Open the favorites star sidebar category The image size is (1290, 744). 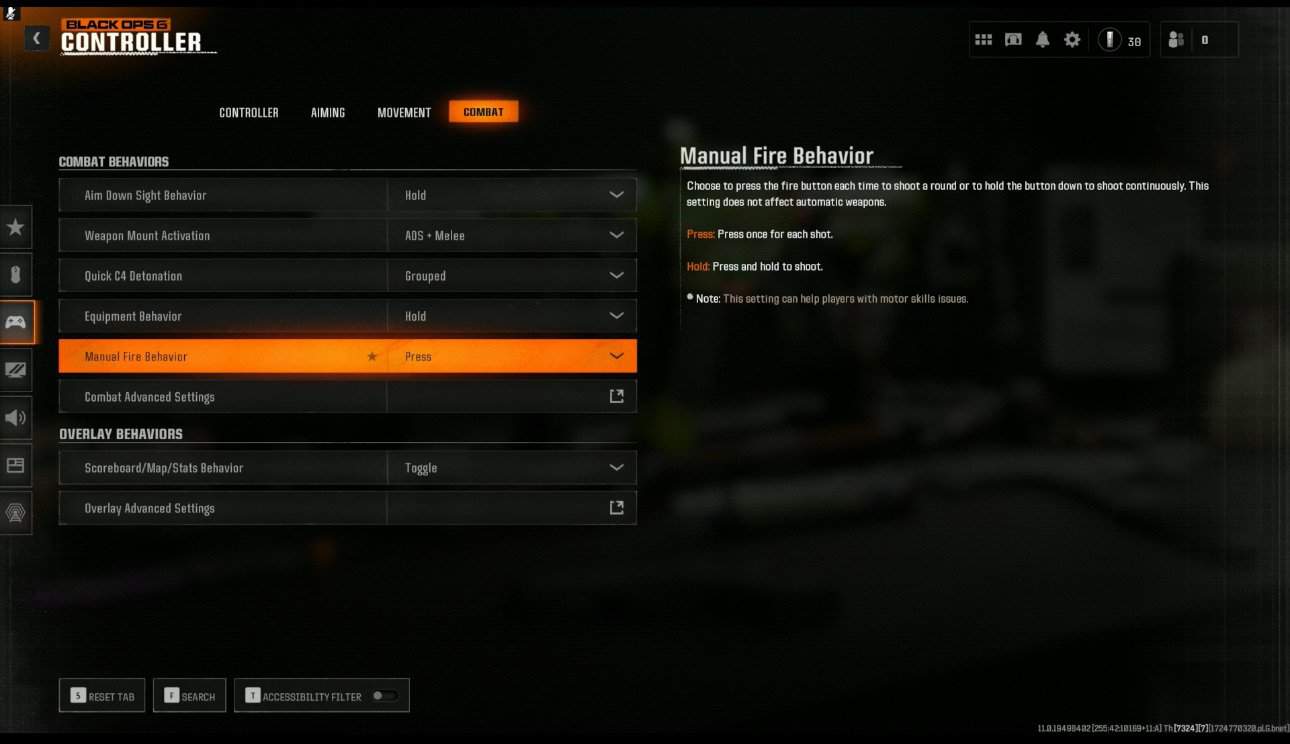tap(16, 227)
